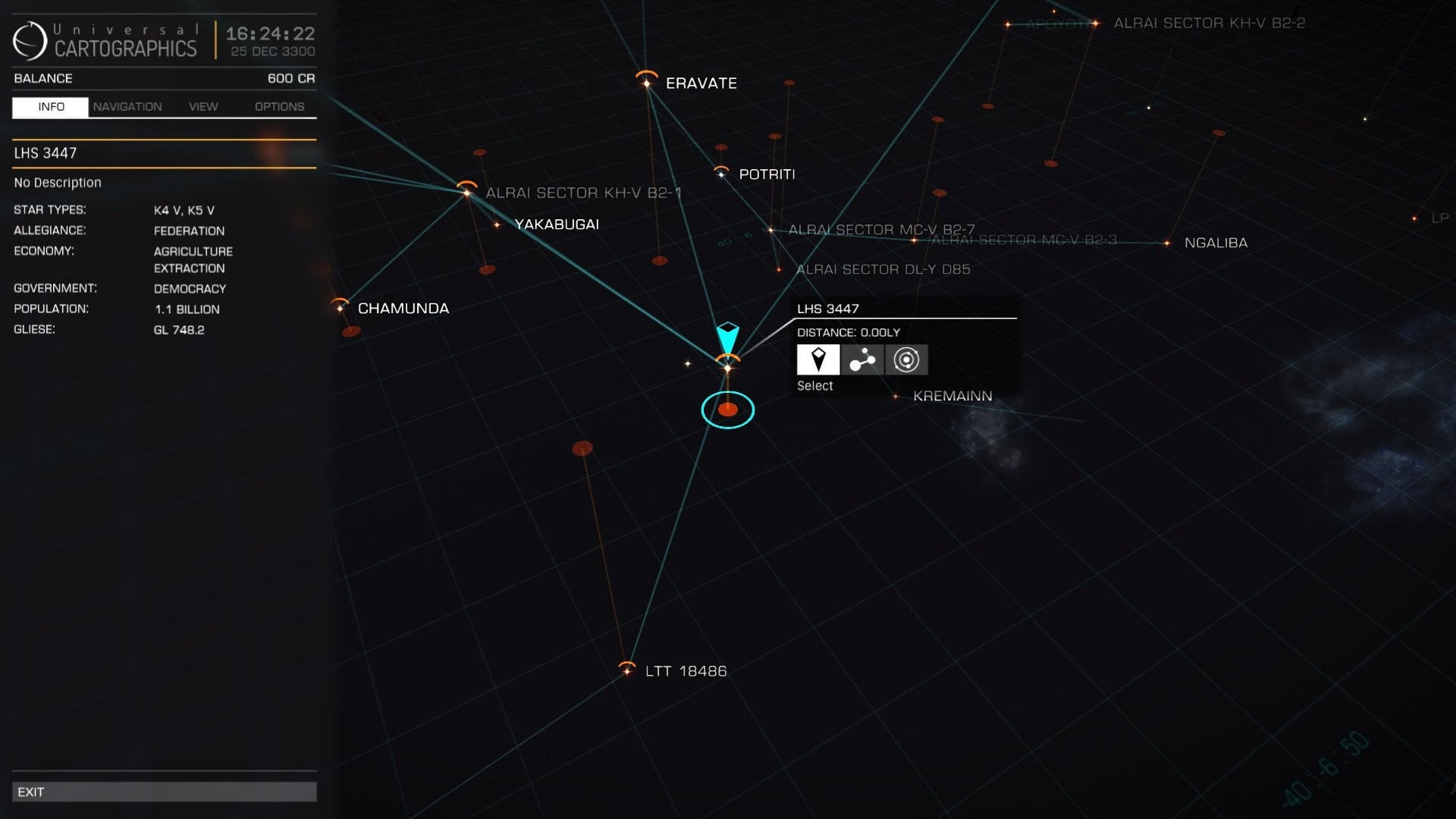Click the ALRAI SECTOR KH-V B2-1 star
This screenshot has height=819, width=1456.
point(466,193)
